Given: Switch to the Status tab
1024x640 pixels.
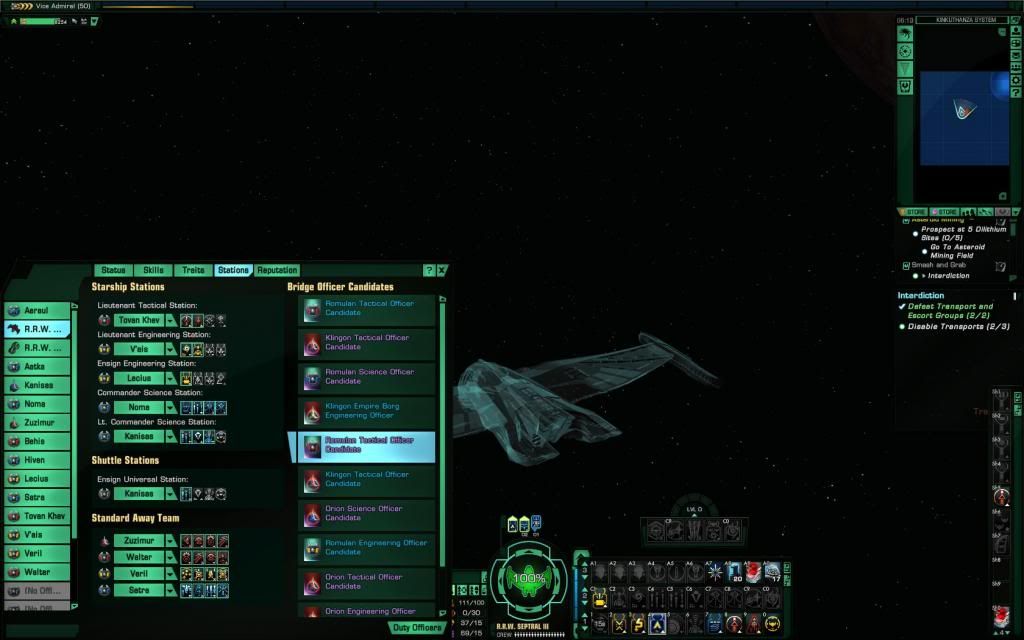Looking at the screenshot, I should click(113, 270).
